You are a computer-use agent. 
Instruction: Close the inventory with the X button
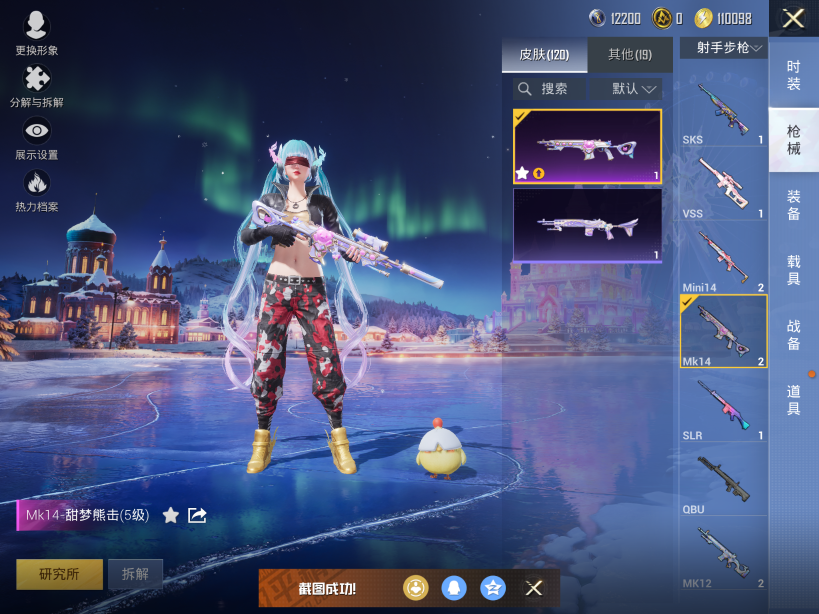click(793, 18)
